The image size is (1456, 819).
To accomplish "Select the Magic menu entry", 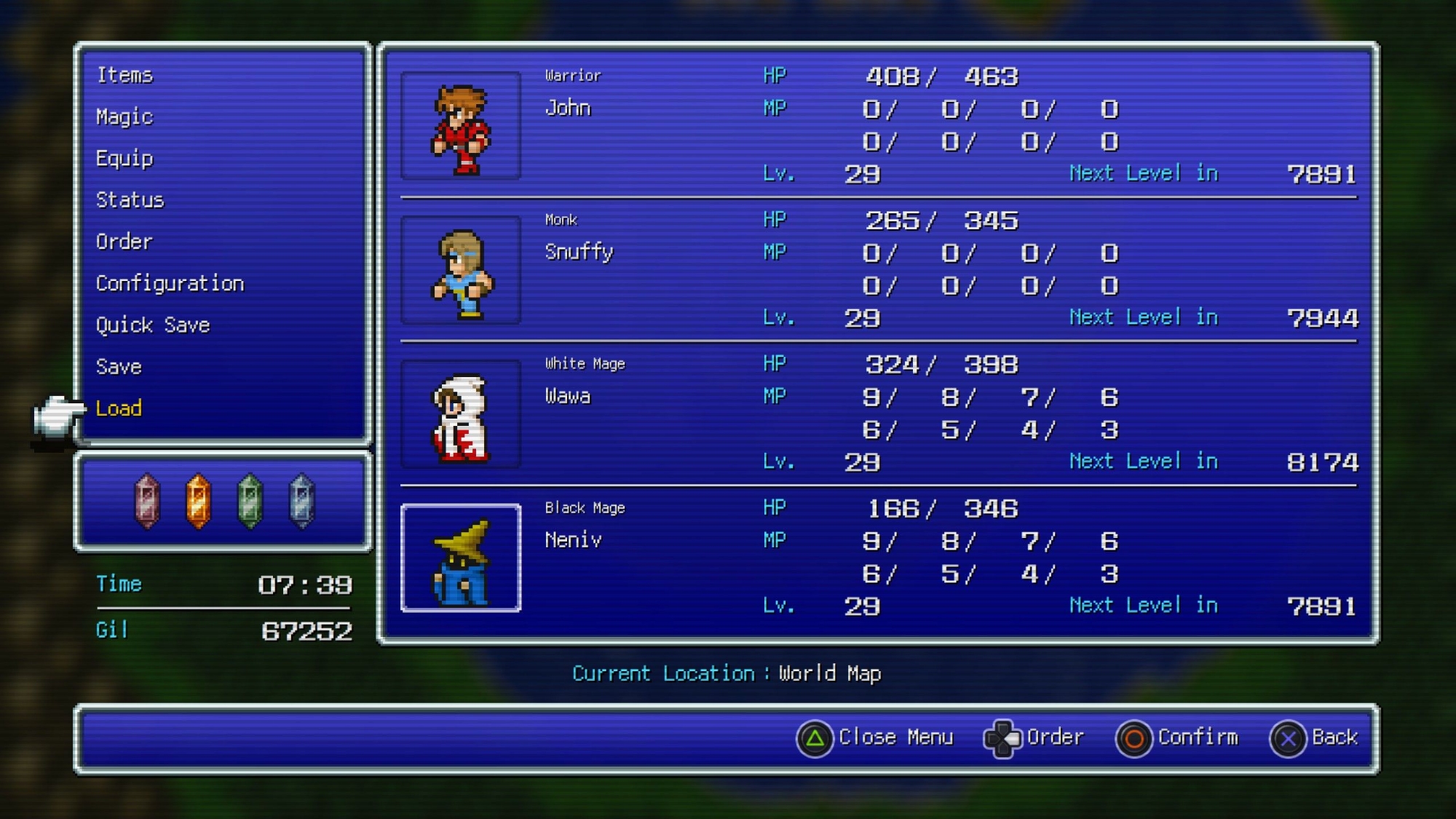I will (x=124, y=116).
